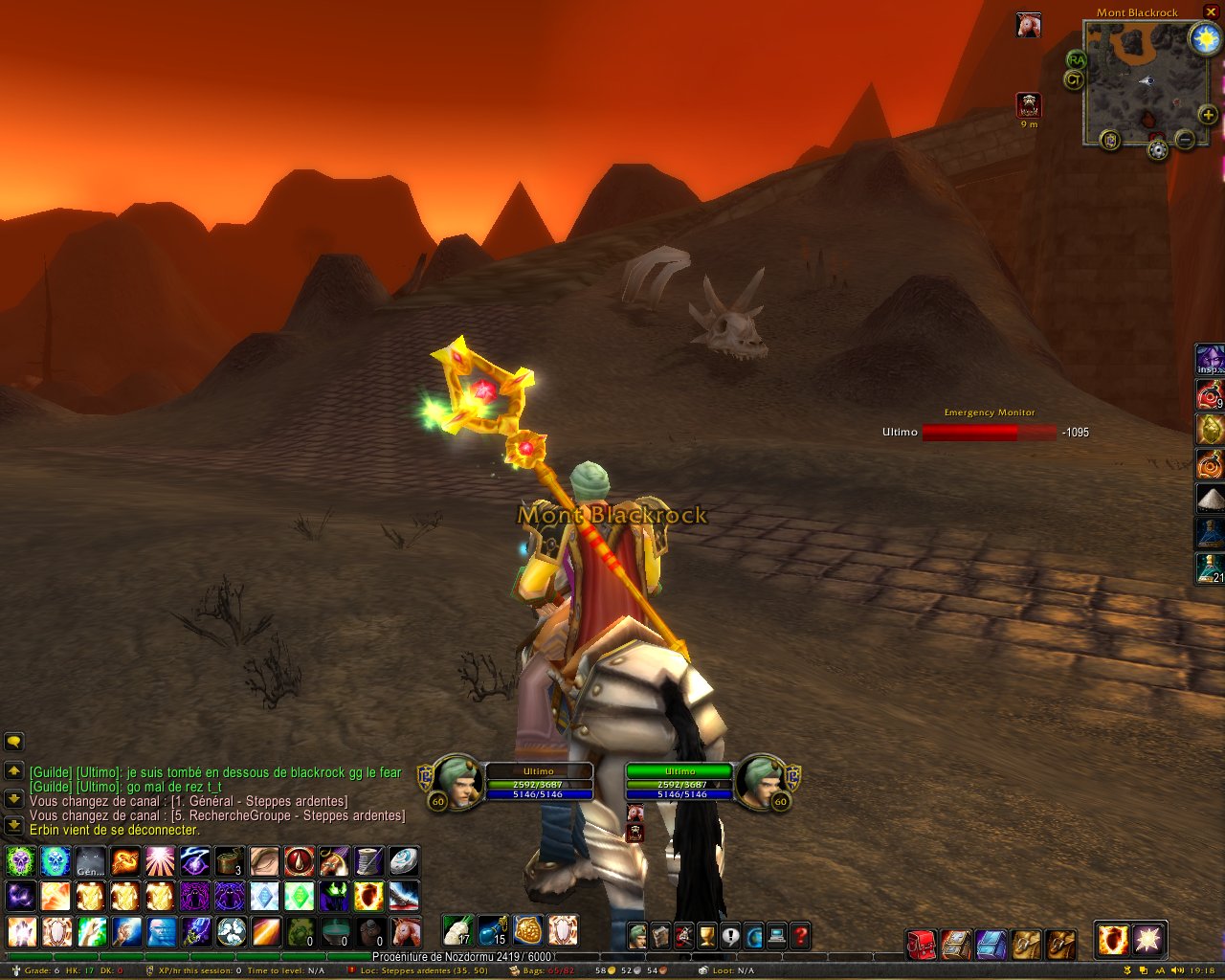This screenshot has height=980, width=1225.
Task: Click the horse mount buff icon
Action: point(1029,25)
